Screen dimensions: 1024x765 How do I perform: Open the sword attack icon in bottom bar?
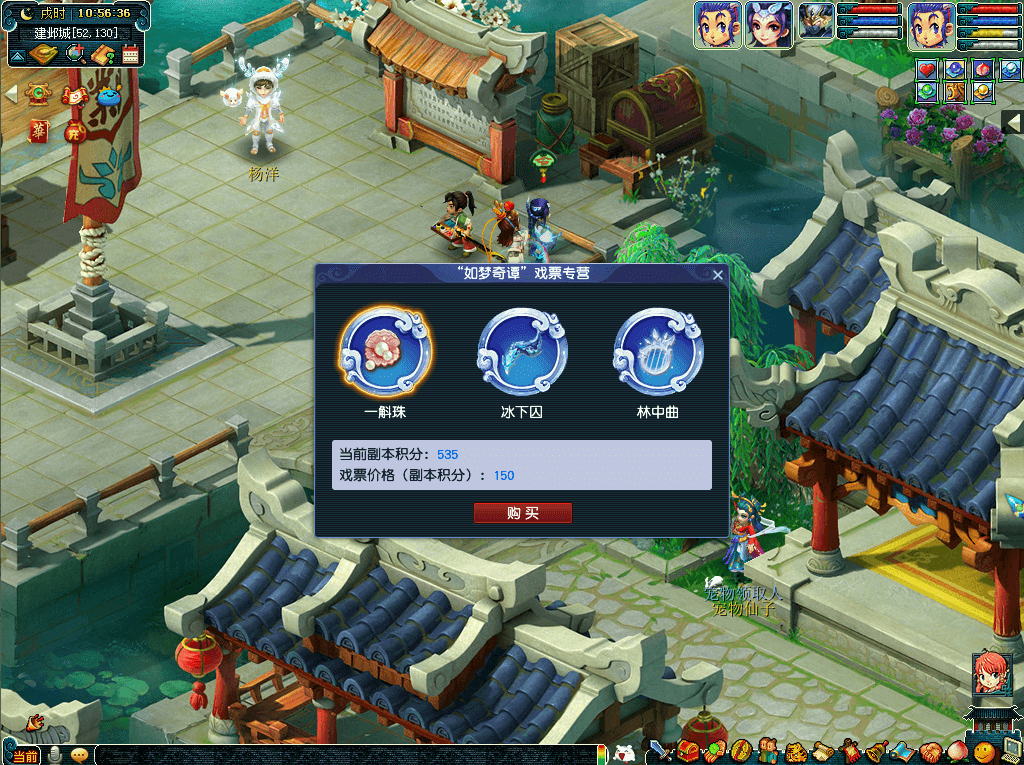pos(659,750)
